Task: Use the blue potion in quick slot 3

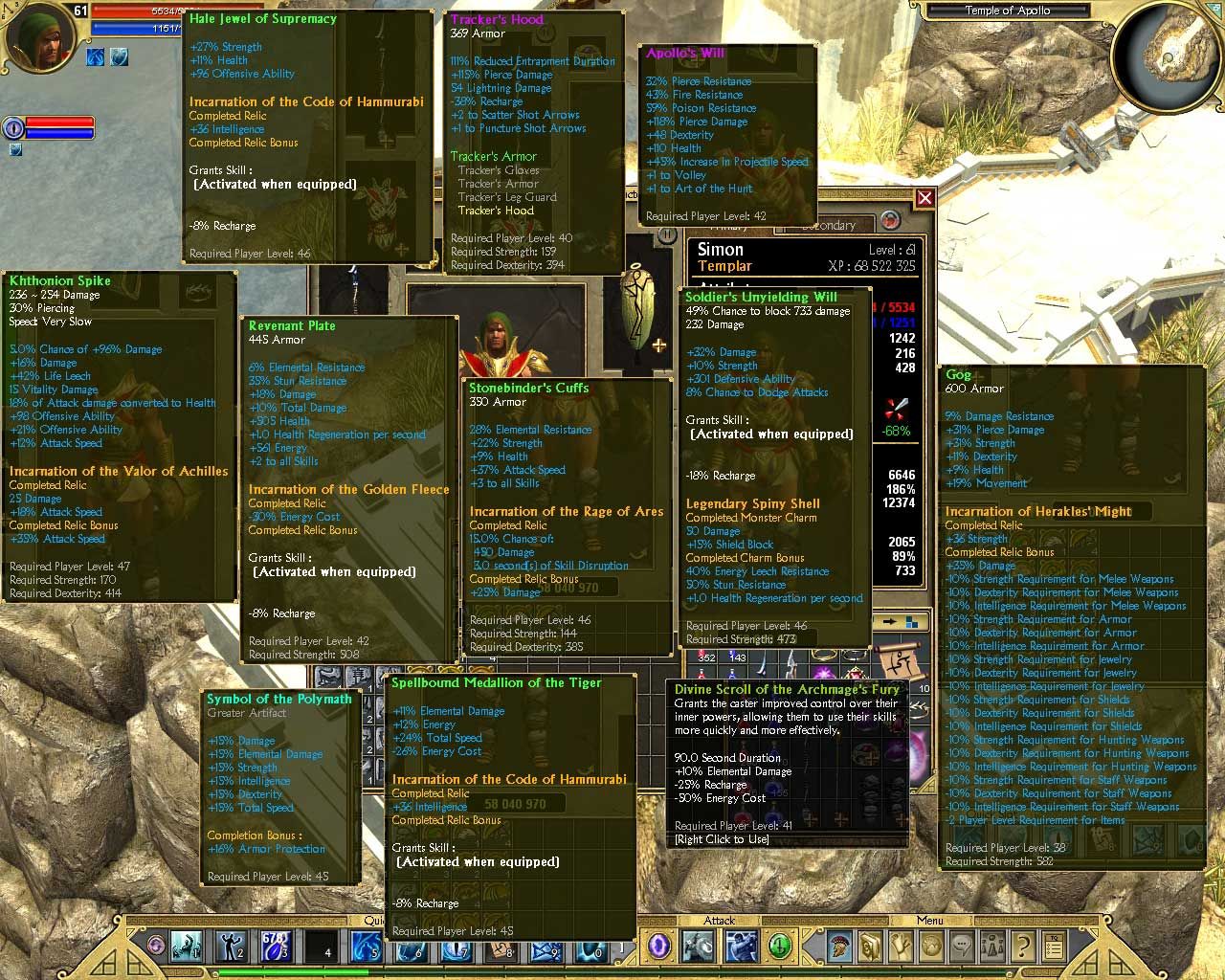Action: 276,947
